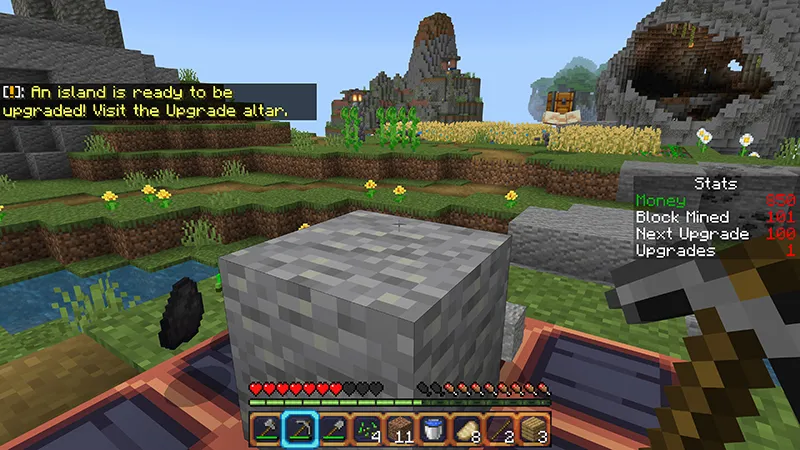Select the seeds stack of four

pyautogui.click(x=367, y=430)
